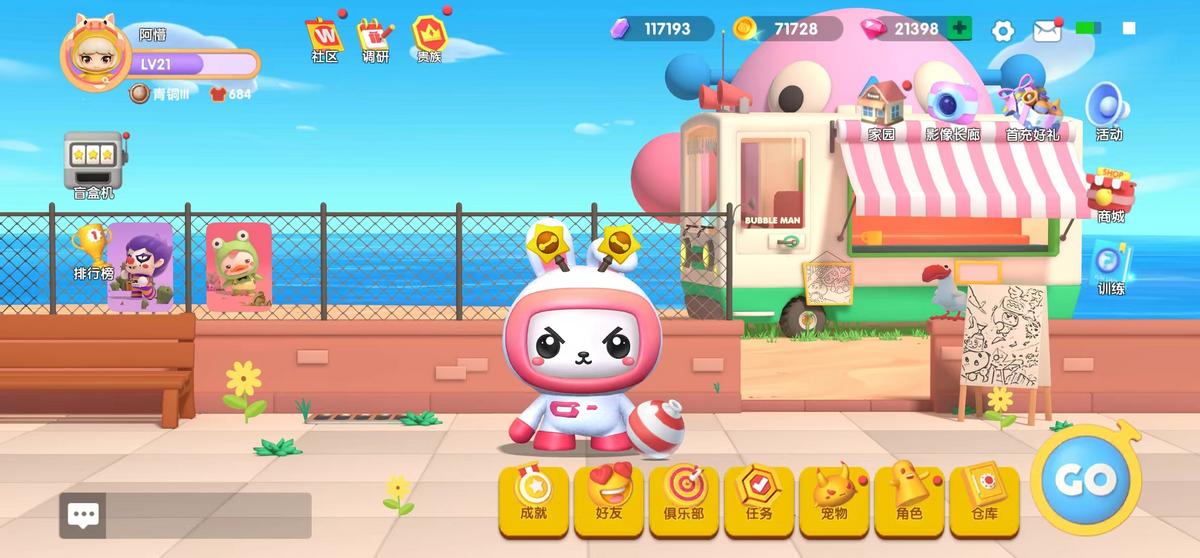Open the 贵族 noble crown icon
The height and width of the screenshot is (558, 1200).
(429, 37)
